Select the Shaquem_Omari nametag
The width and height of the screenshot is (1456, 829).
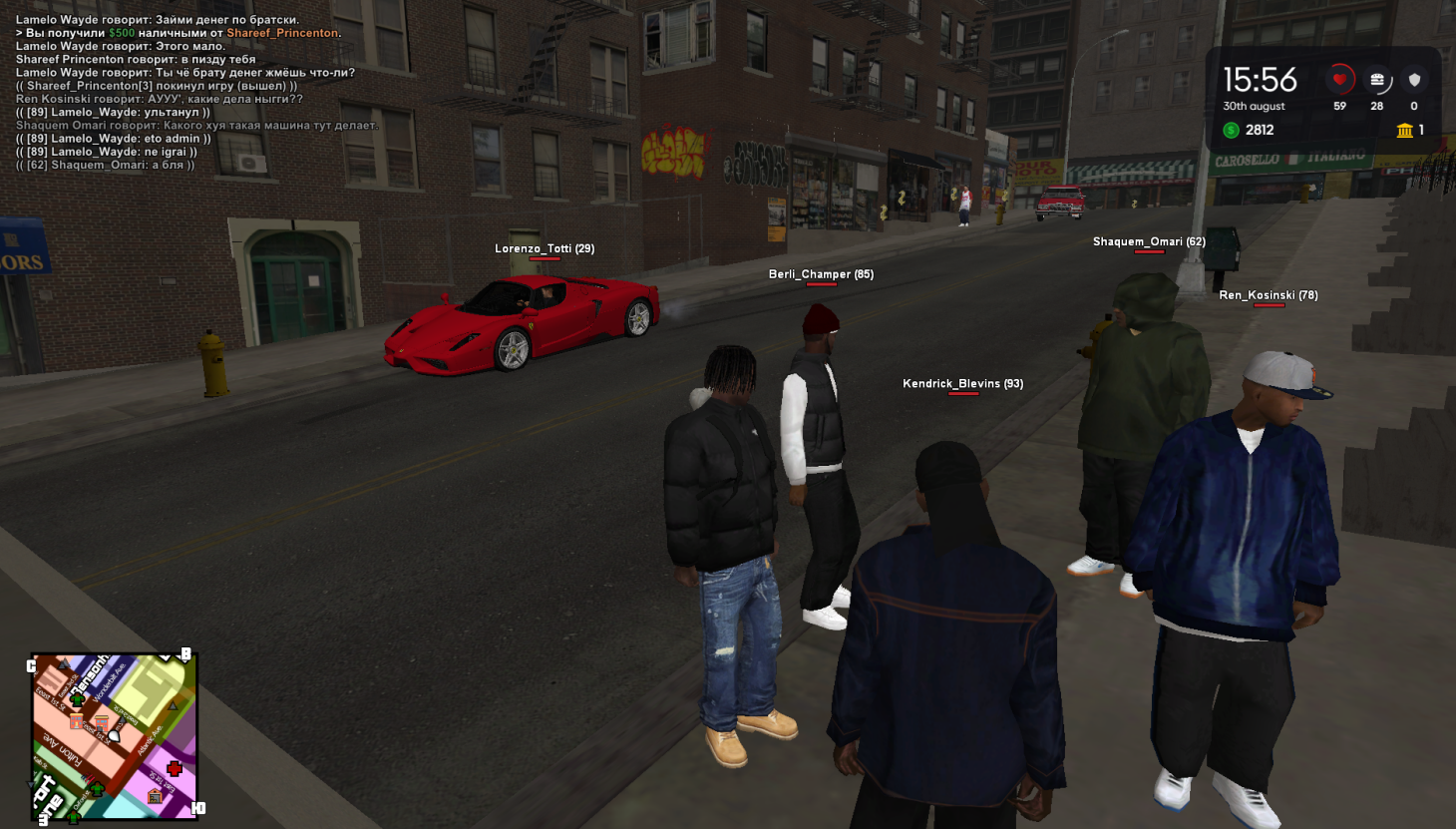(1149, 241)
